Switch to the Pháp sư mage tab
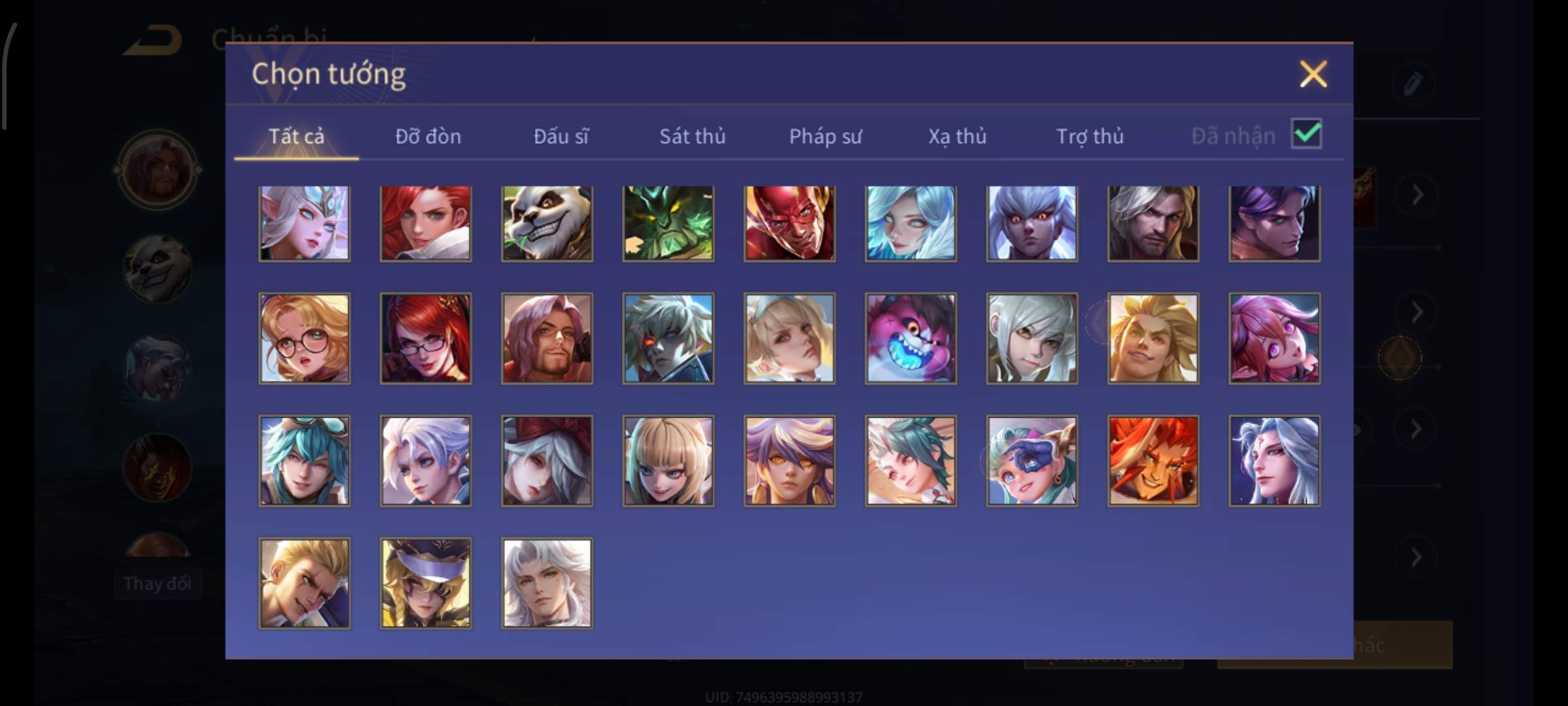Viewport: 1568px width, 706px height. point(825,136)
